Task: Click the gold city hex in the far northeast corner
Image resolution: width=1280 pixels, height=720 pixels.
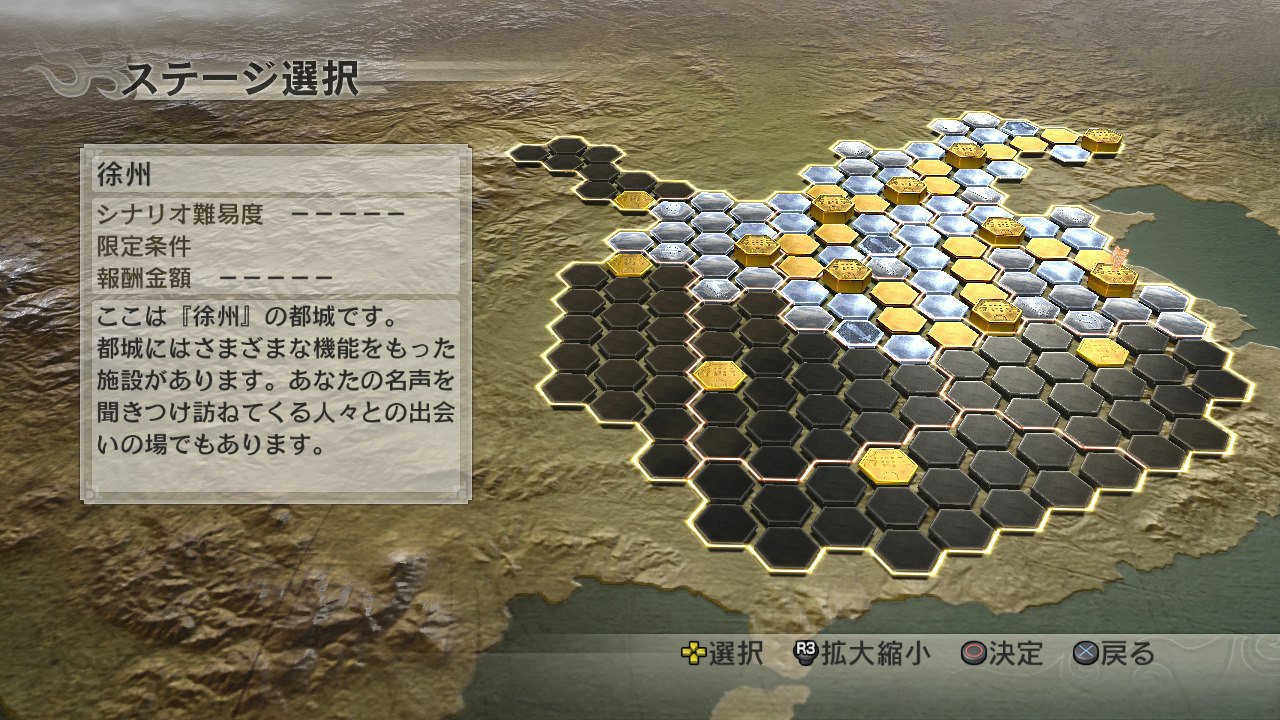Action: pyautogui.click(x=1104, y=137)
